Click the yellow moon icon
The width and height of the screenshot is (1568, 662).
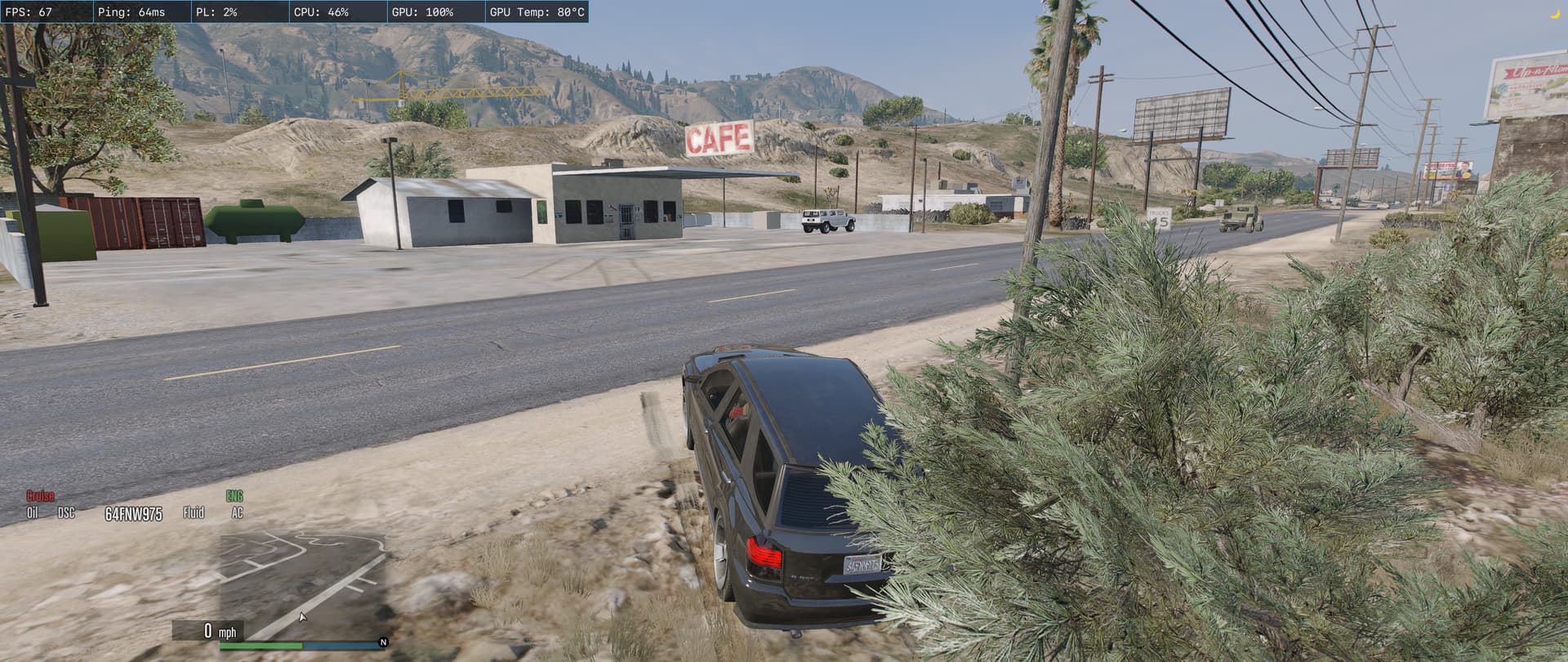[x=1555, y=12]
